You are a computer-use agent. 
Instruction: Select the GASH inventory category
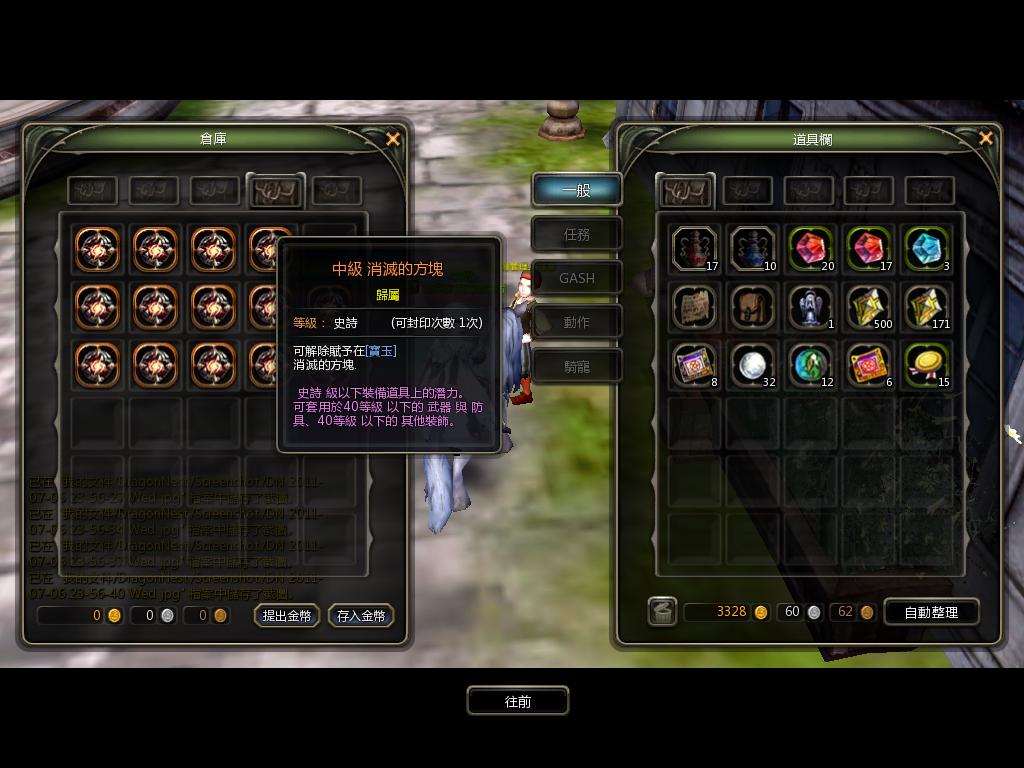(576, 278)
